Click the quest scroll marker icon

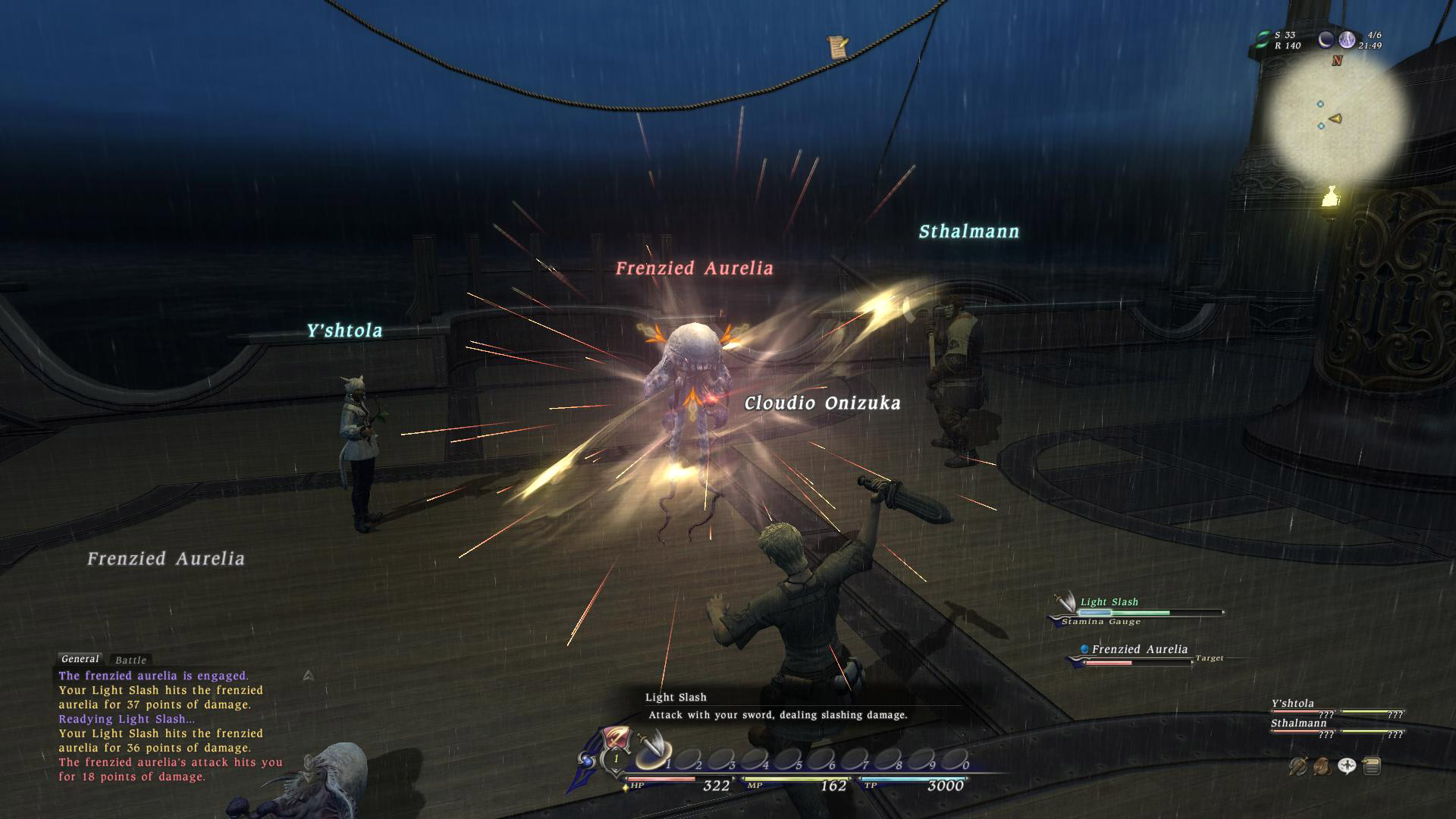pyautogui.click(x=838, y=47)
